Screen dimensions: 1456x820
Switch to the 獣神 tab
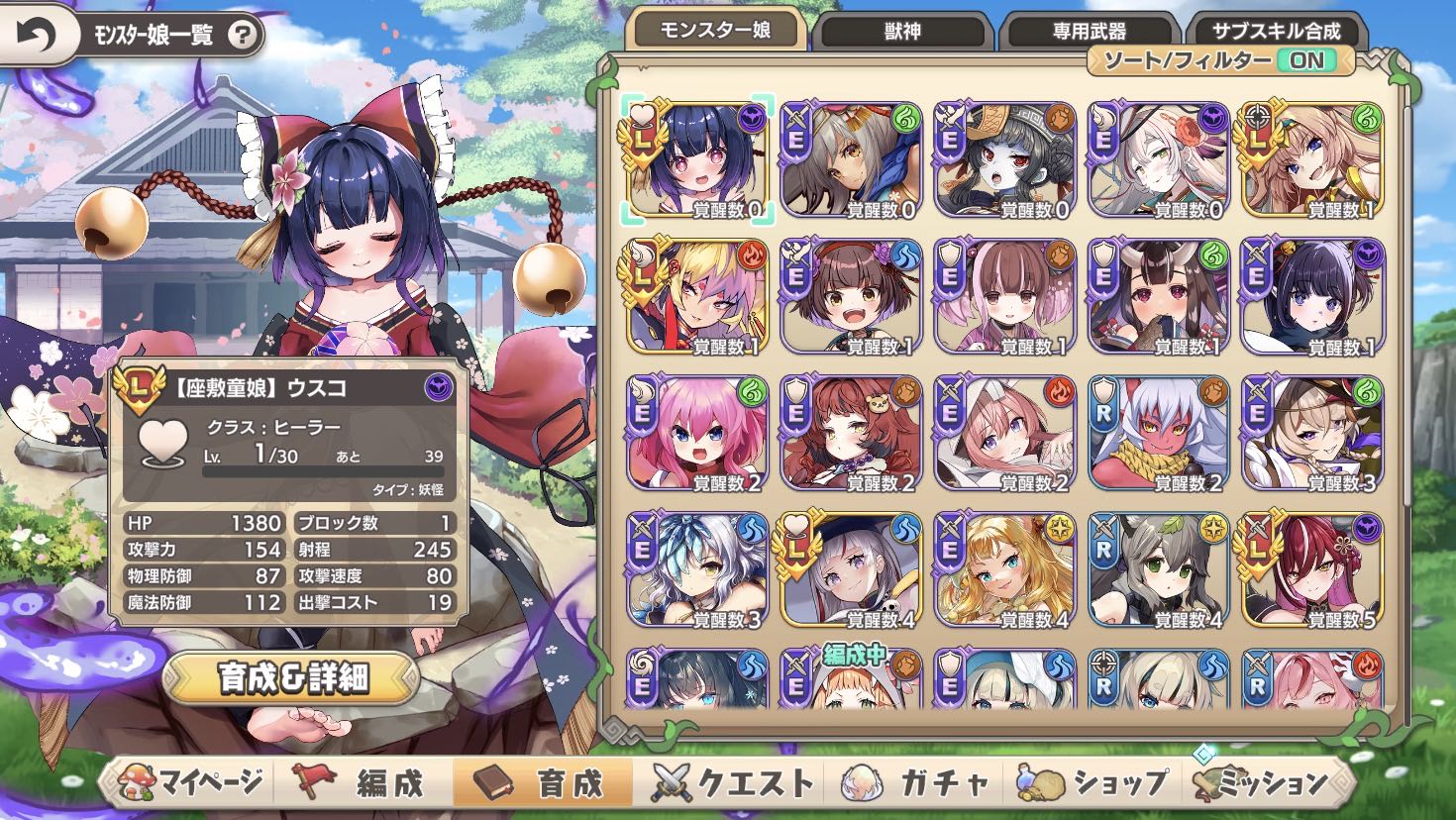click(902, 32)
